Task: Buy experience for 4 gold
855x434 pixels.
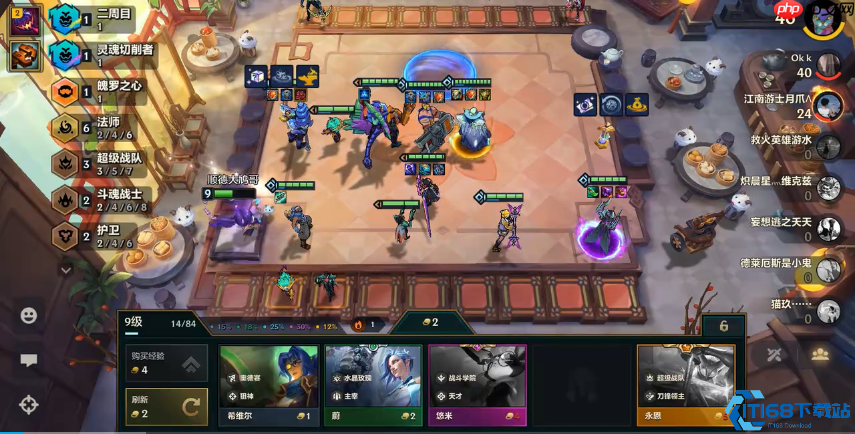Action: (x=166, y=364)
